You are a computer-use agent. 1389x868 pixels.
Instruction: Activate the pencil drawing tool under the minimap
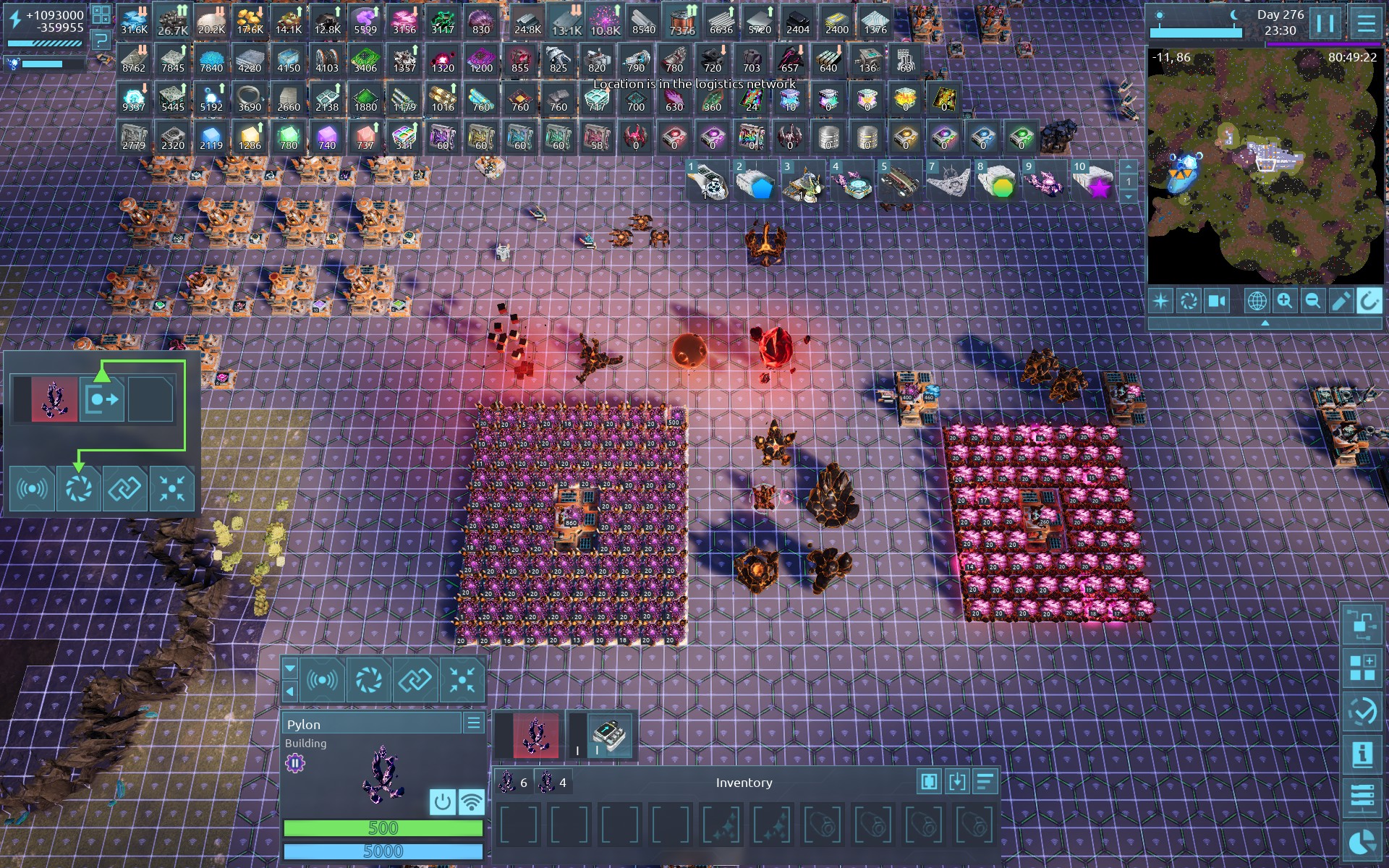[1341, 301]
